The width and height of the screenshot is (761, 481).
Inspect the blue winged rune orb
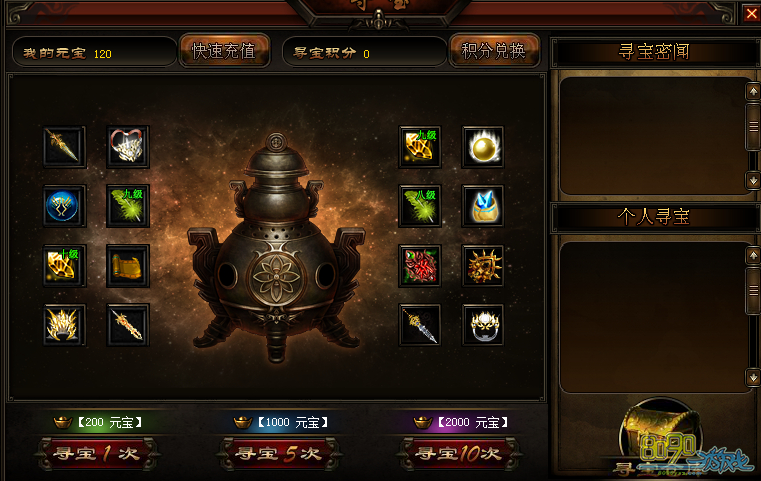pos(65,206)
